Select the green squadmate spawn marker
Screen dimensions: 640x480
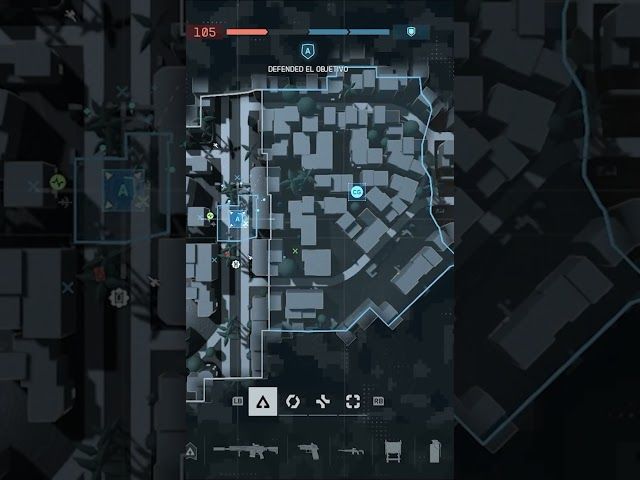[x=211, y=215]
